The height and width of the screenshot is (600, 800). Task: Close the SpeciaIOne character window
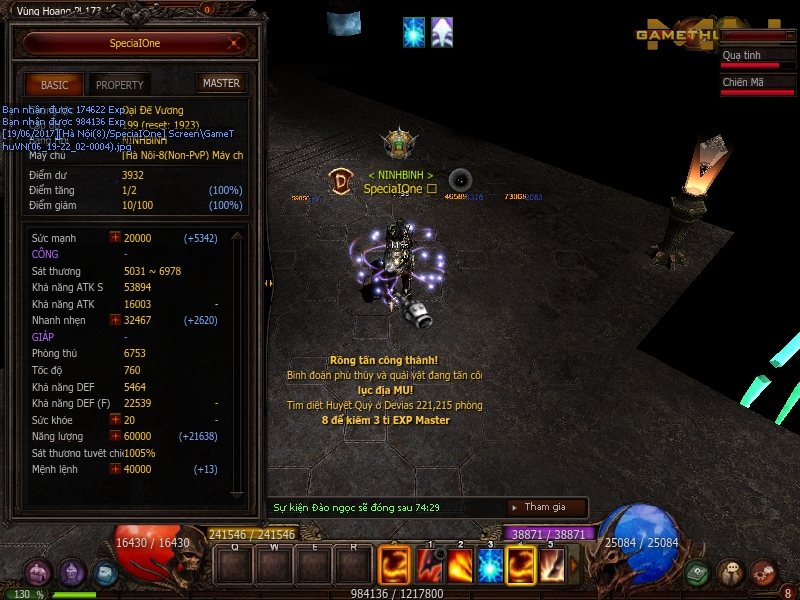[x=233, y=43]
